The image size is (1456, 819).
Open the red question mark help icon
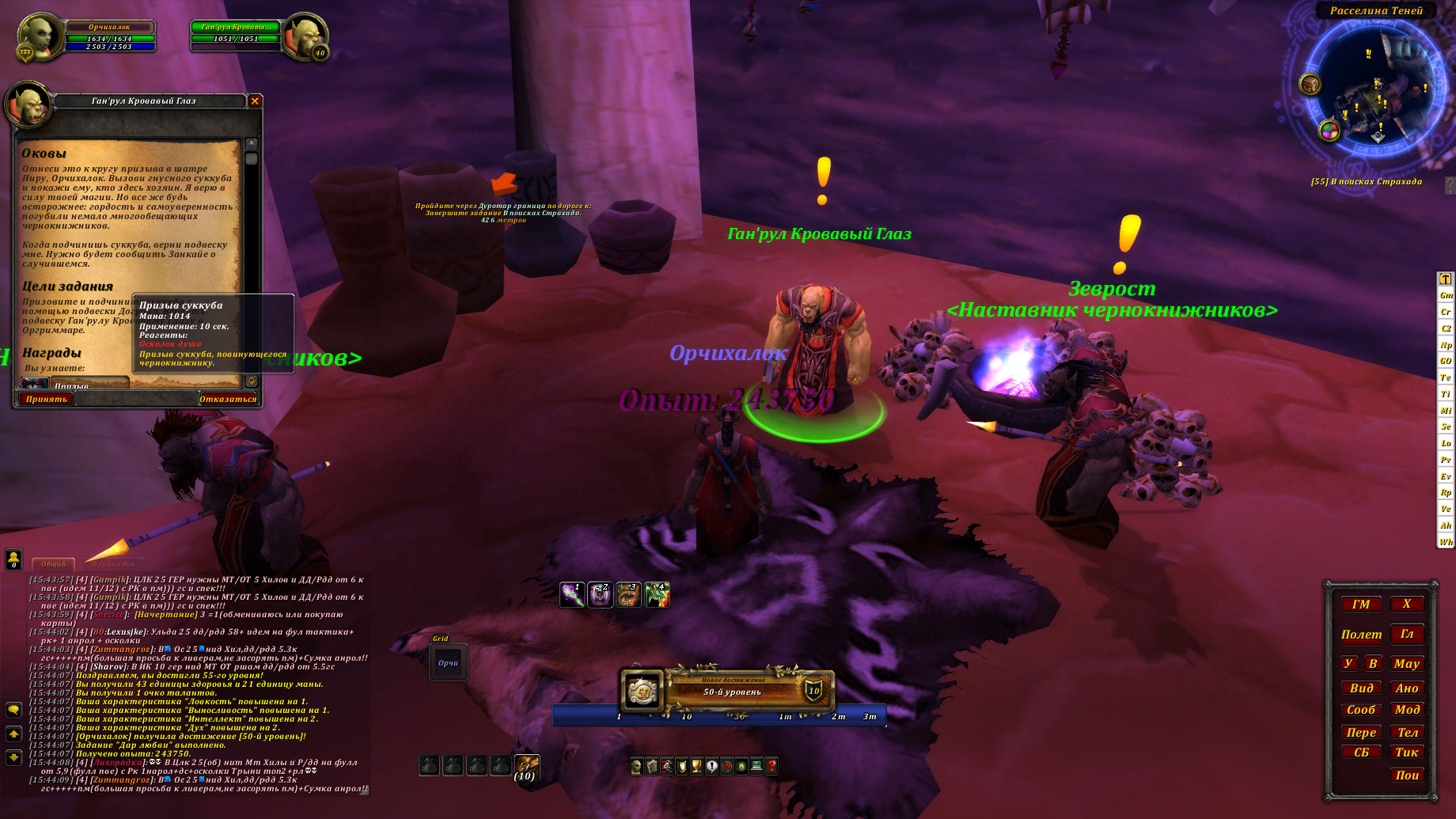click(772, 766)
